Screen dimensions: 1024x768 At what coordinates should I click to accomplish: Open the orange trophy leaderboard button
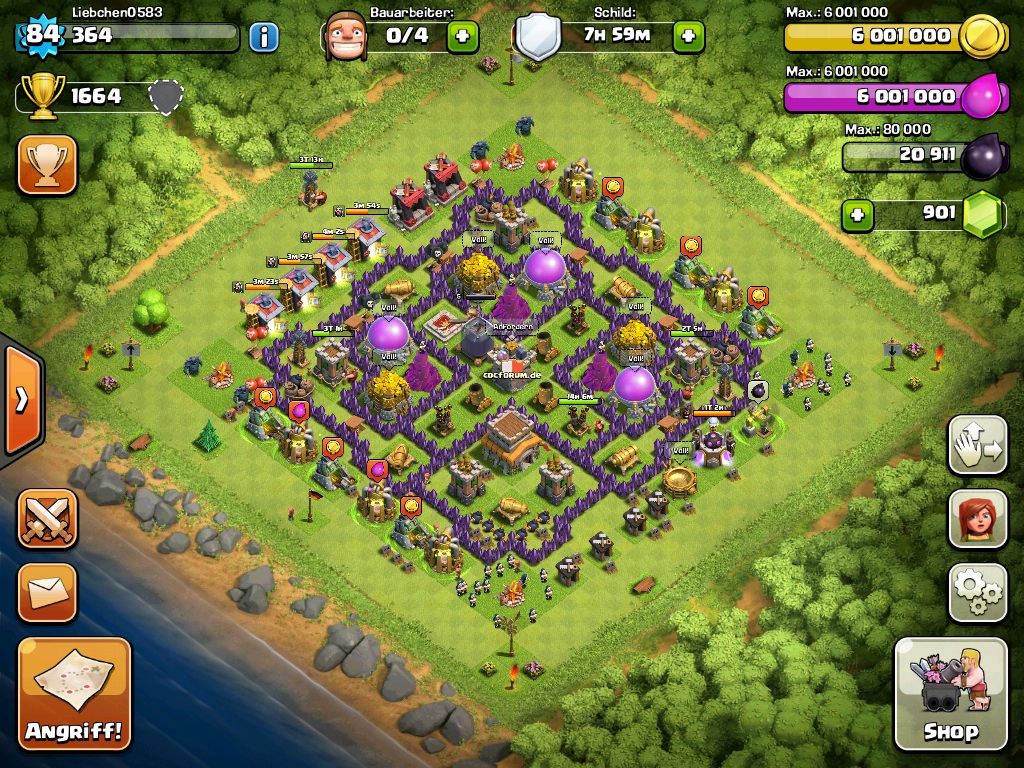(47, 164)
